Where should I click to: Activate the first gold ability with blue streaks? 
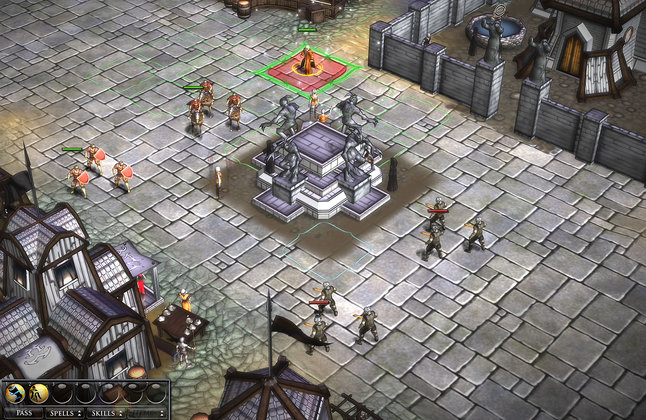click(x=15, y=393)
